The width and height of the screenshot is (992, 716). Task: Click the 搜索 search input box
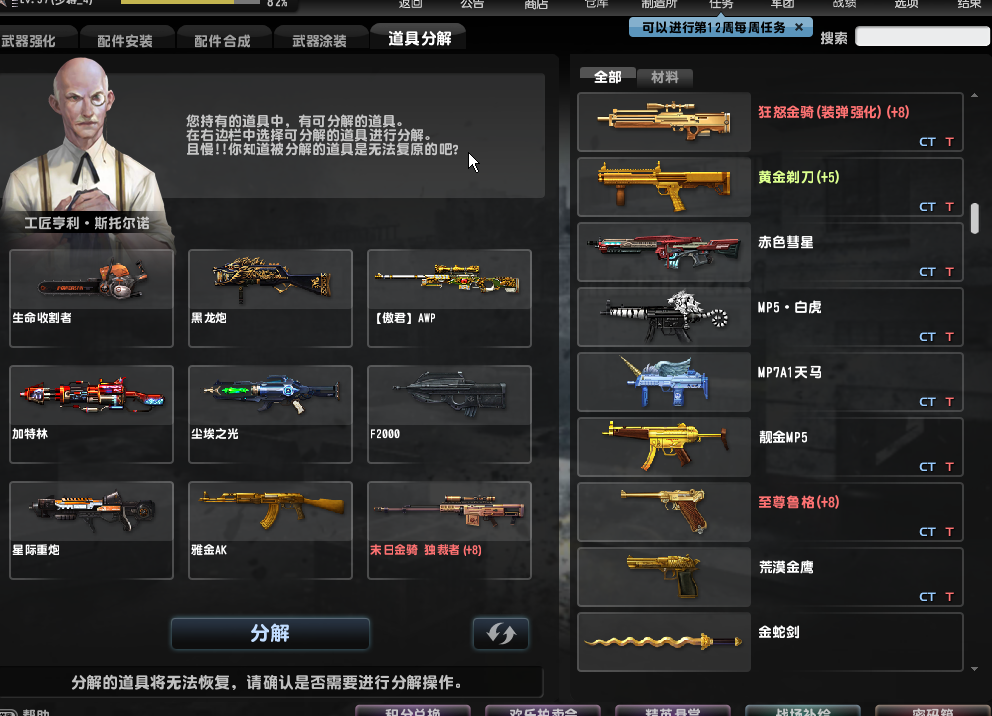coord(922,37)
